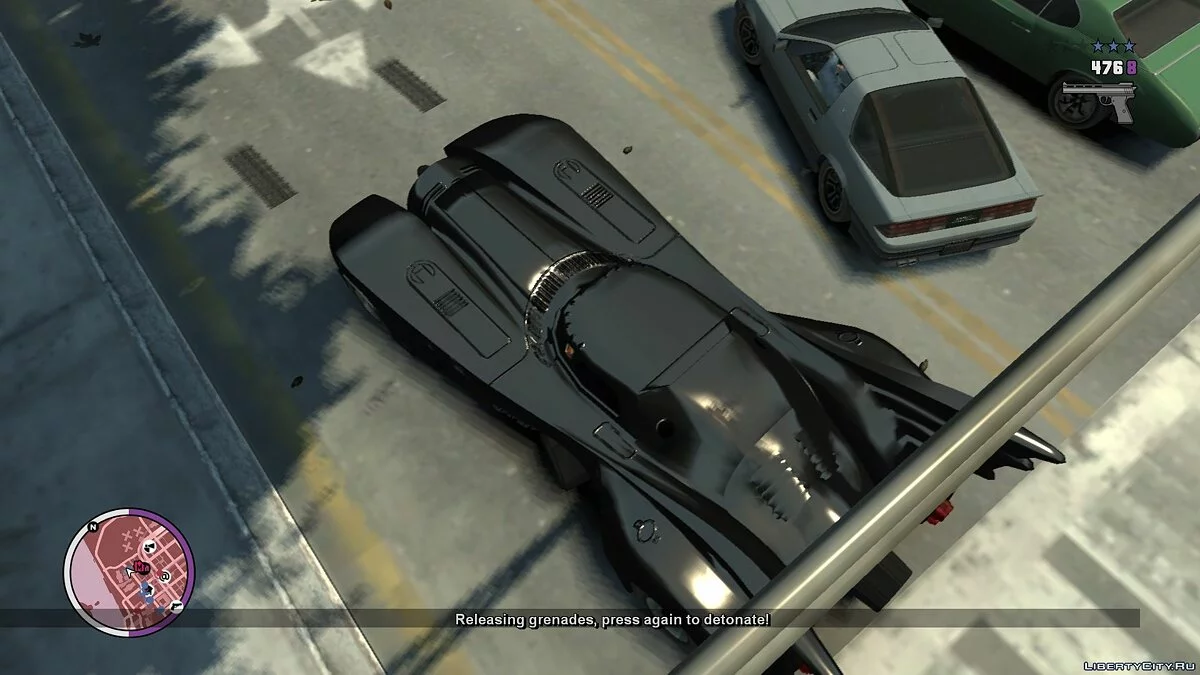The height and width of the screenshot is (675, 1200).
Task: Click the circular radar minimap
Action: pos(129,572)
